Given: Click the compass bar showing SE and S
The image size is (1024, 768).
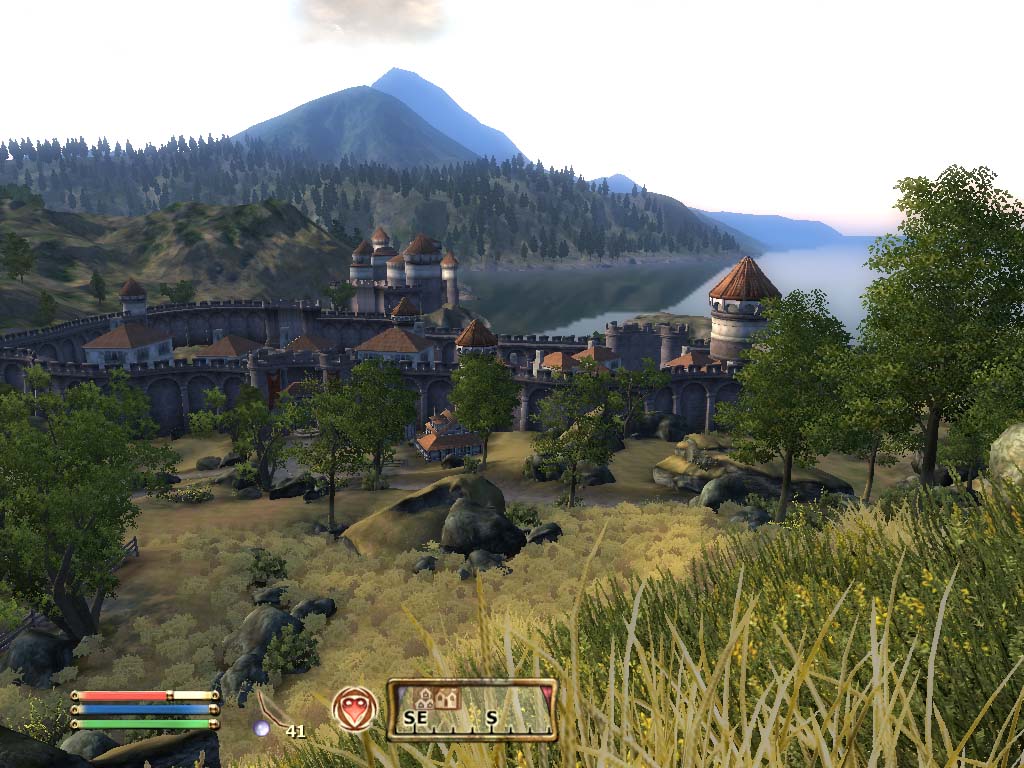Looking at the screenshot, I should [x=471, y=710].
